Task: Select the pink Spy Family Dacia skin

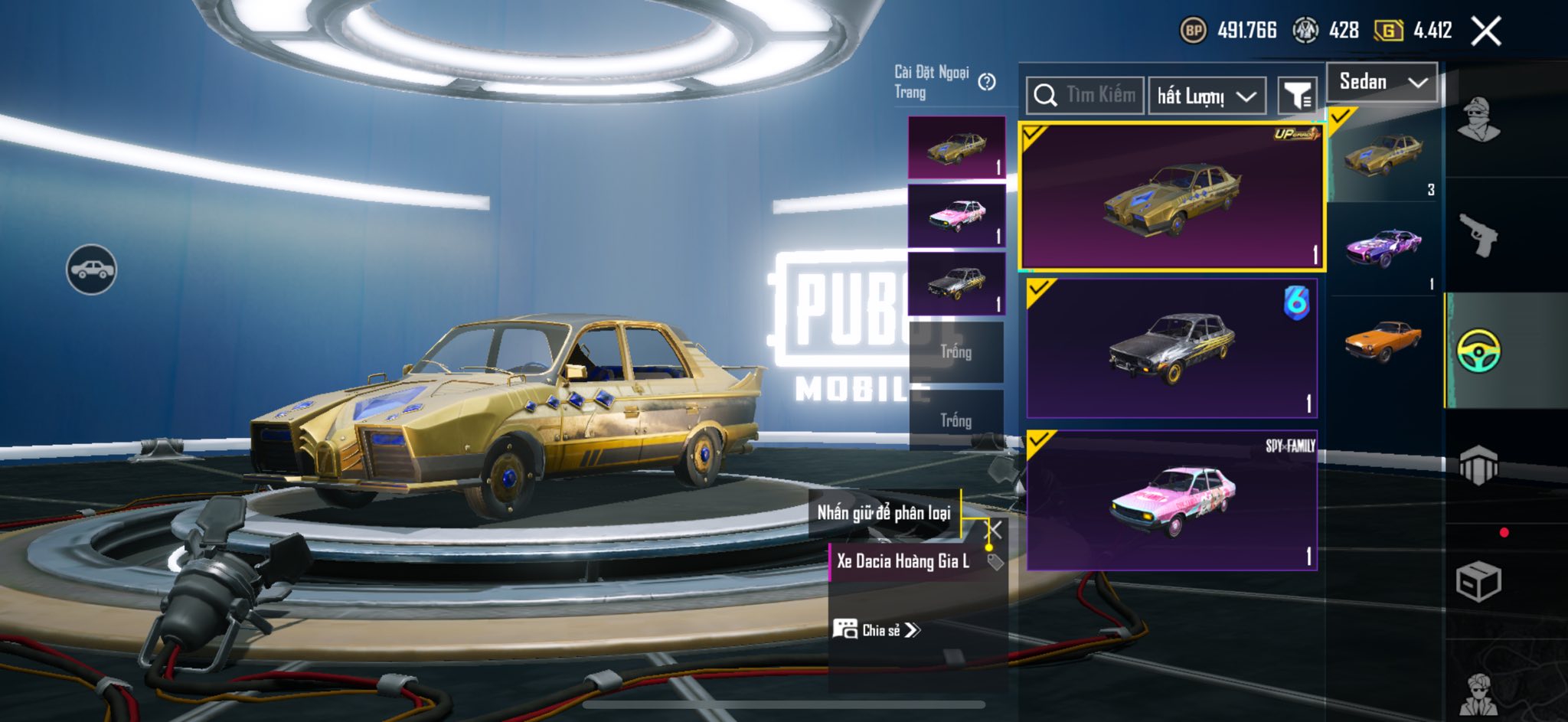Action: [x=1171, y=500]
